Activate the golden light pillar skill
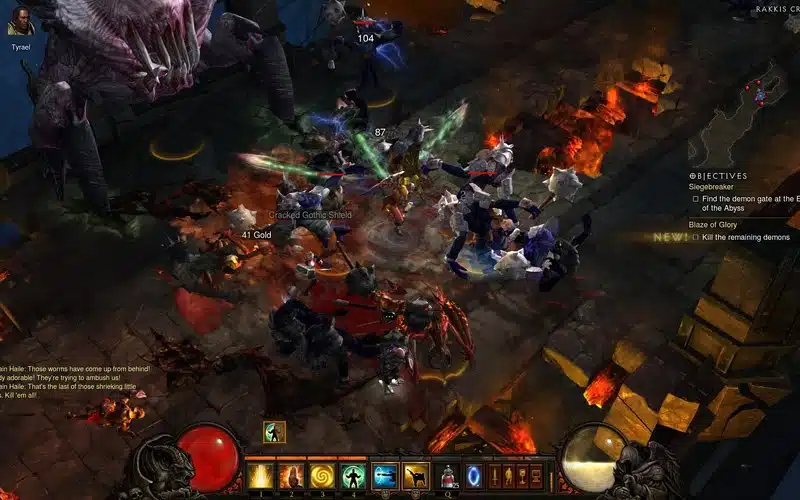 click(x=261, y=475)
